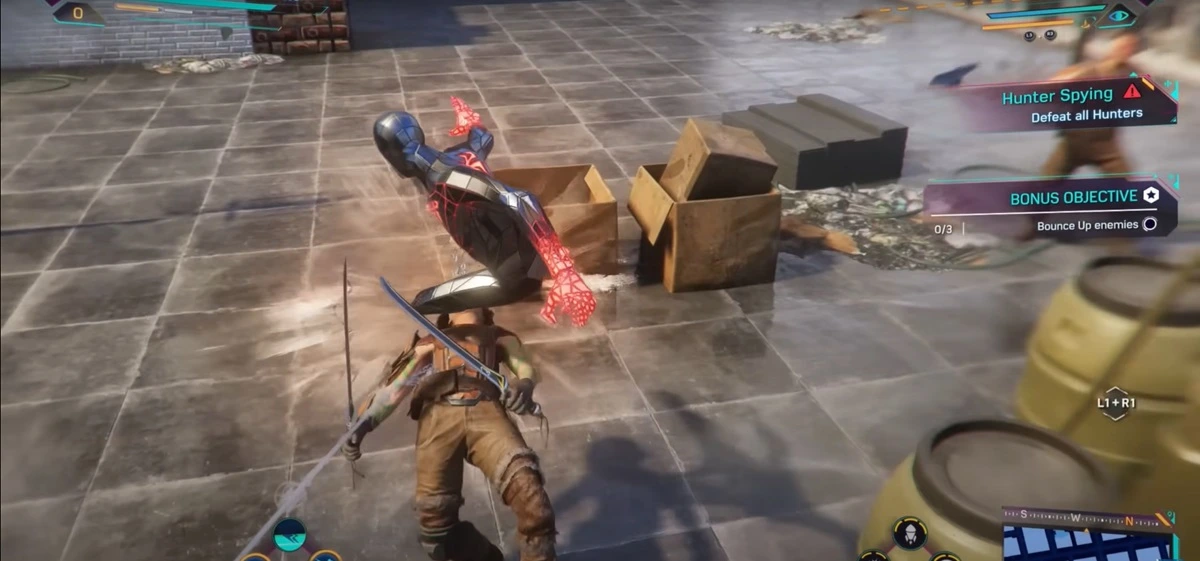Click the red warning triangle icon
This screenshot has width=1200, height=561.
[1131, 93]
